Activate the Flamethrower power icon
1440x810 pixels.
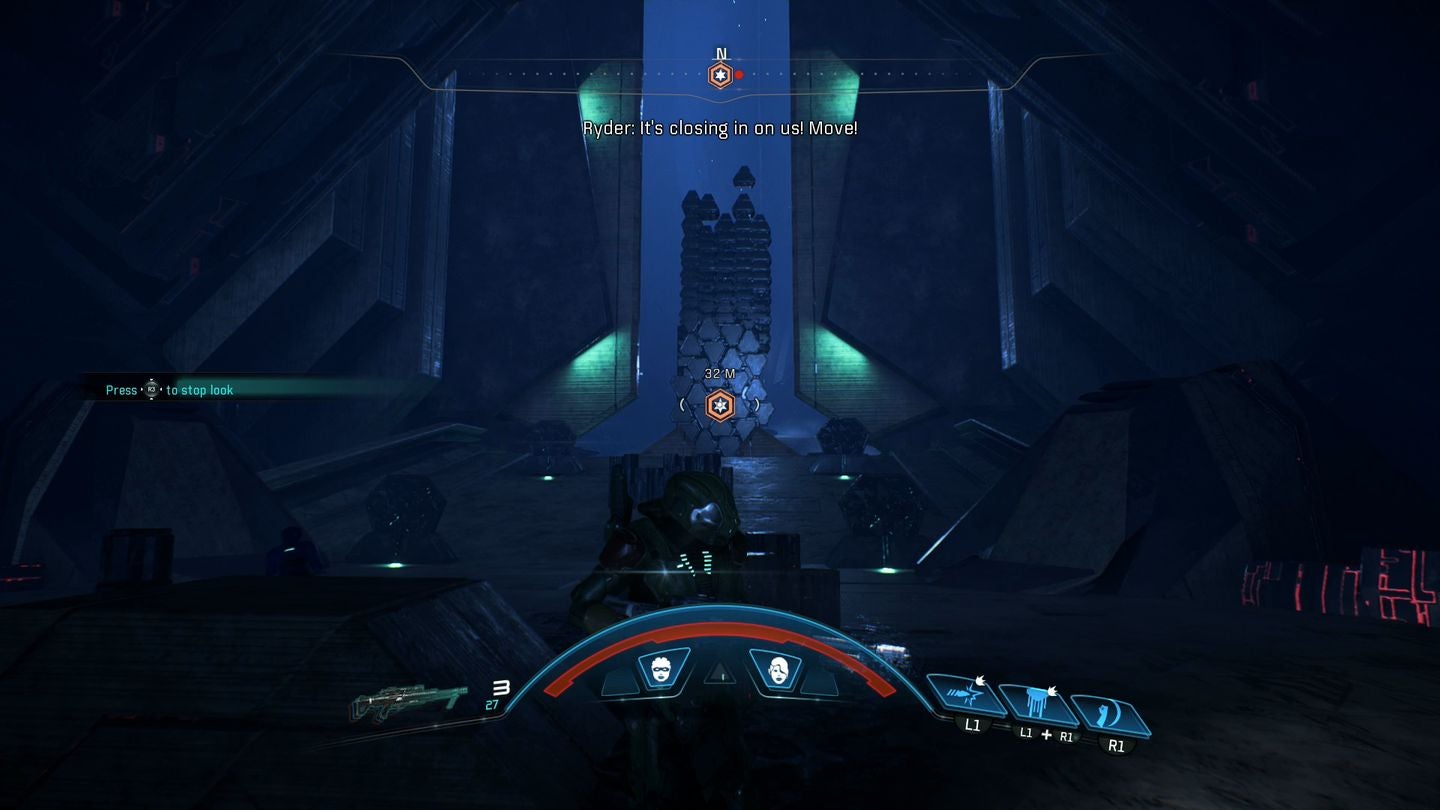click(x=1038, y=705)
